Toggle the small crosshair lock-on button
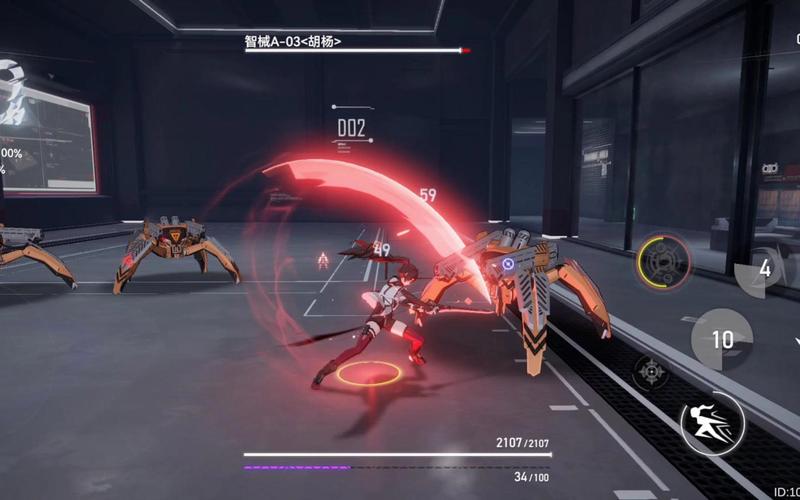800x500 pixels. pyautogui.click(x=651, y=372)
